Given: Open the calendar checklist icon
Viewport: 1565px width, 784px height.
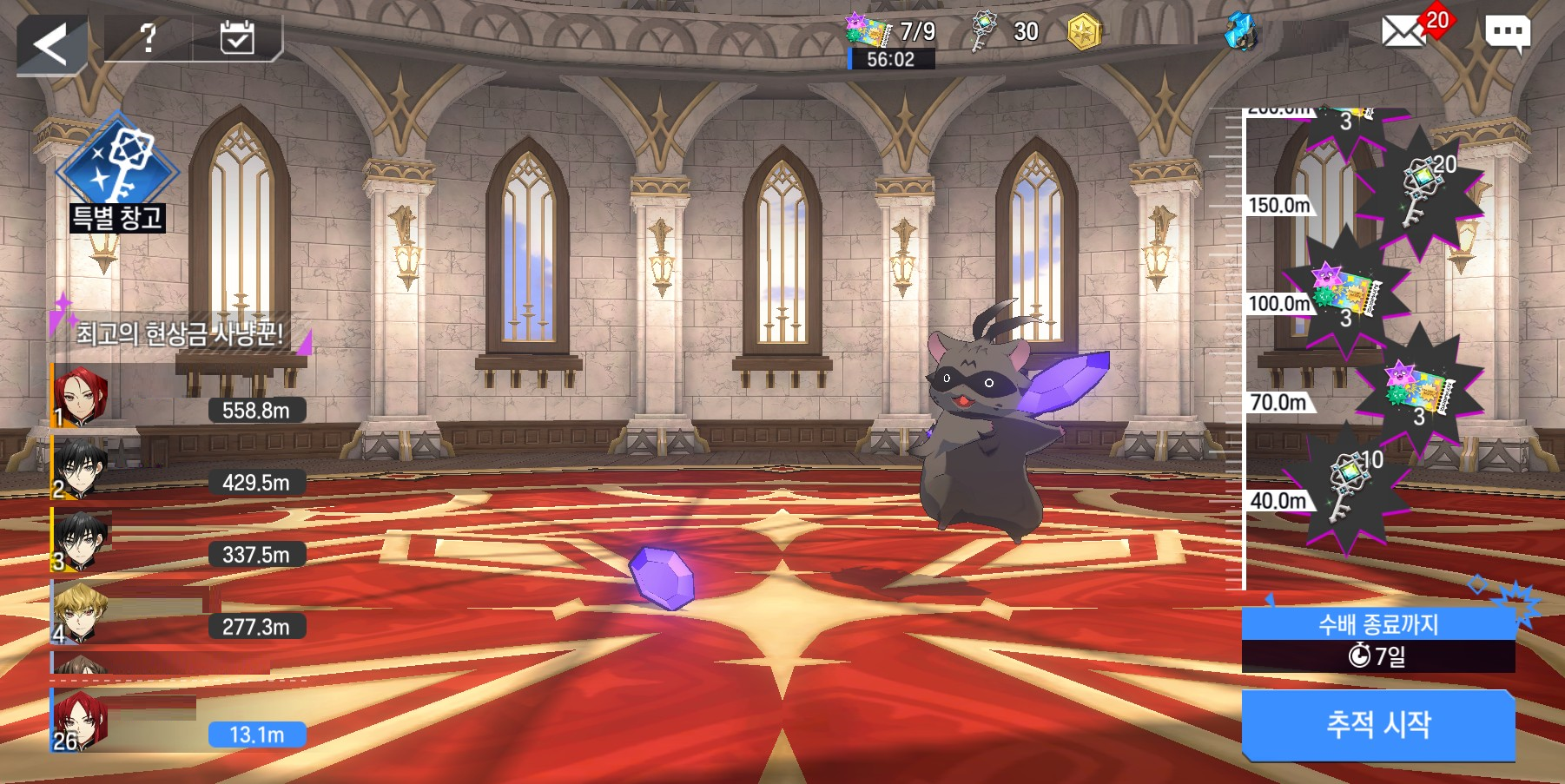Looking at the screenshot, I should tap(237, 38).
